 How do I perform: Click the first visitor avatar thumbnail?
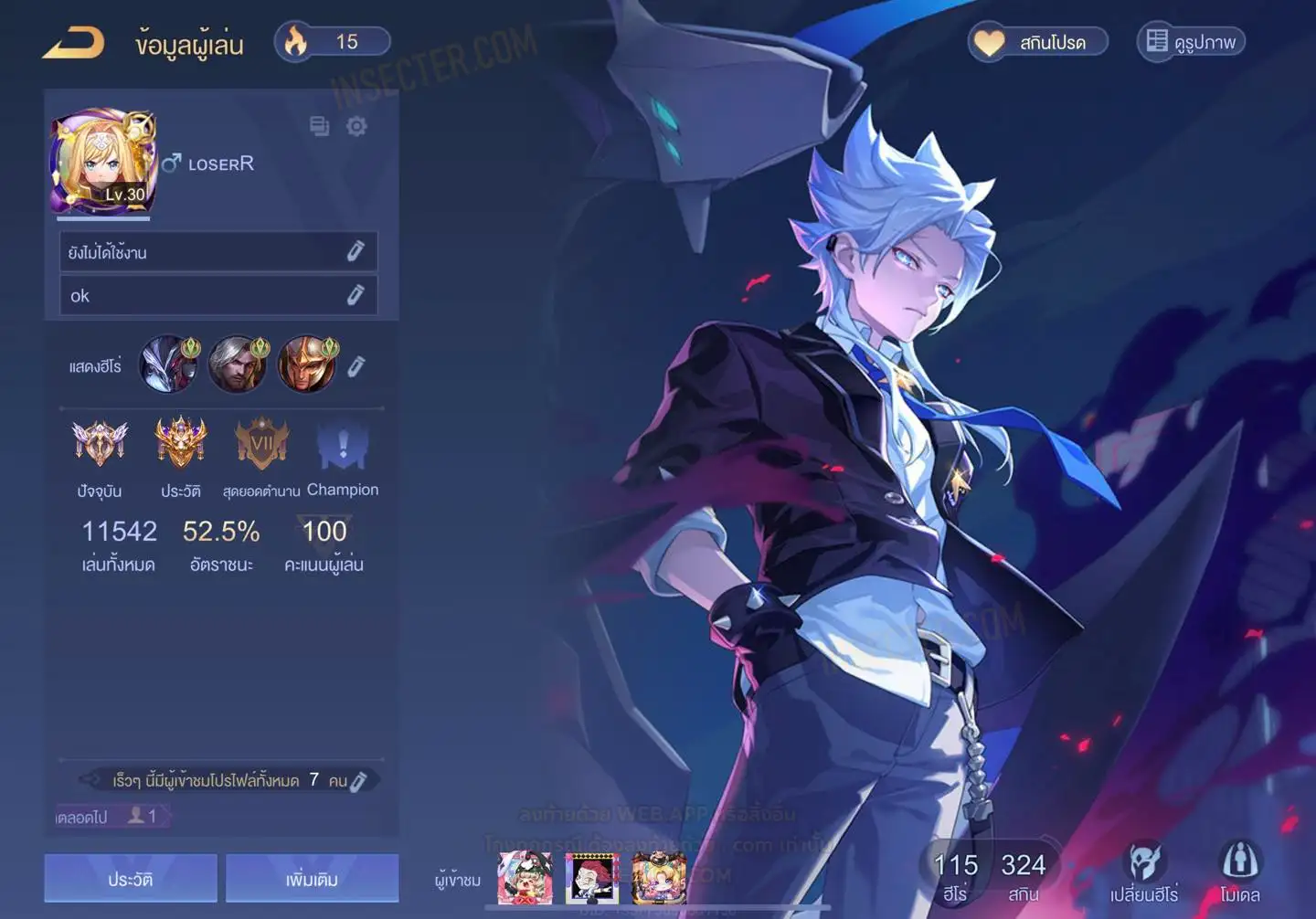click(x=525, y=878)
